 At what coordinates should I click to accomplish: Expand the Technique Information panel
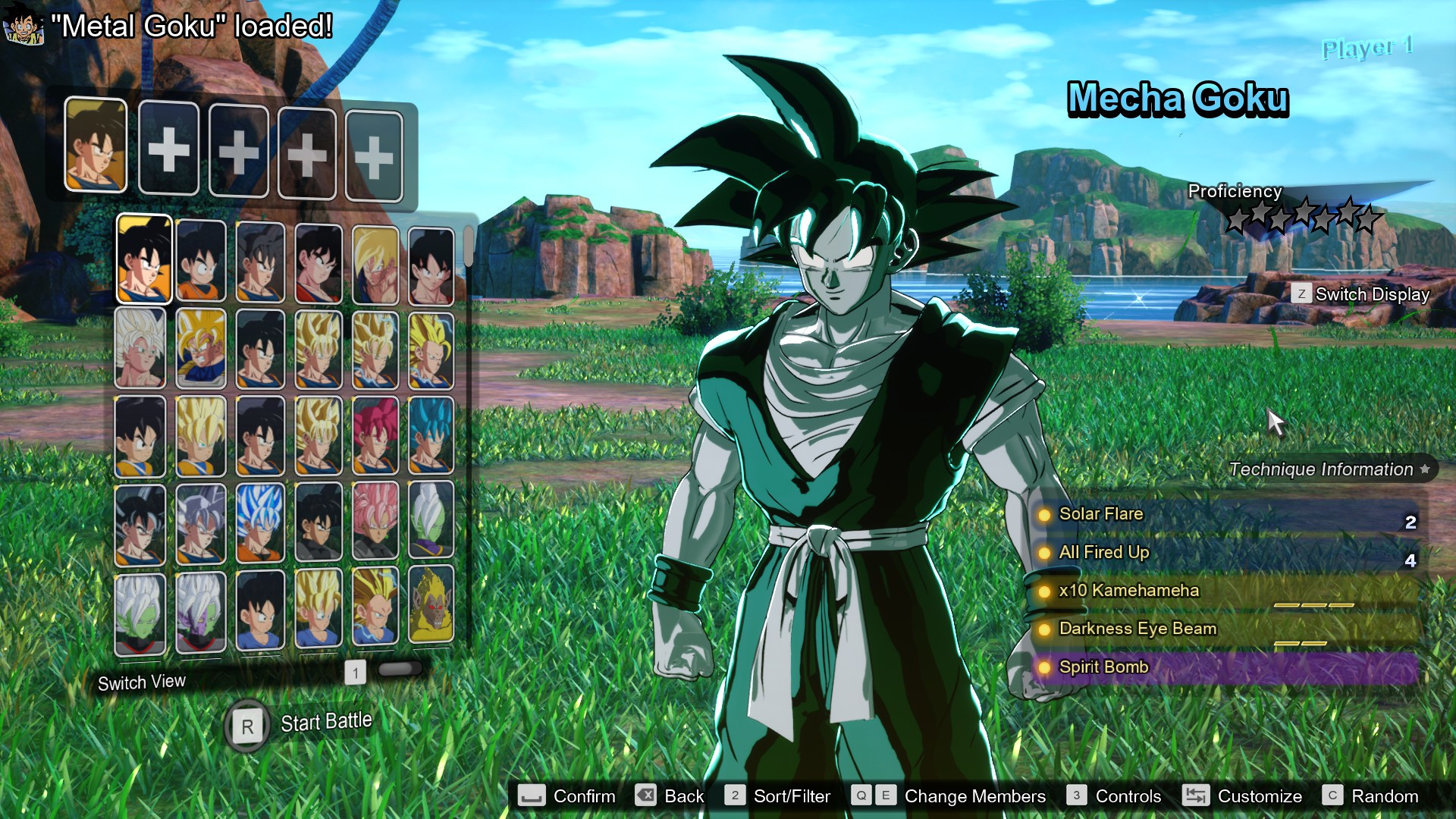point(1323,469)
